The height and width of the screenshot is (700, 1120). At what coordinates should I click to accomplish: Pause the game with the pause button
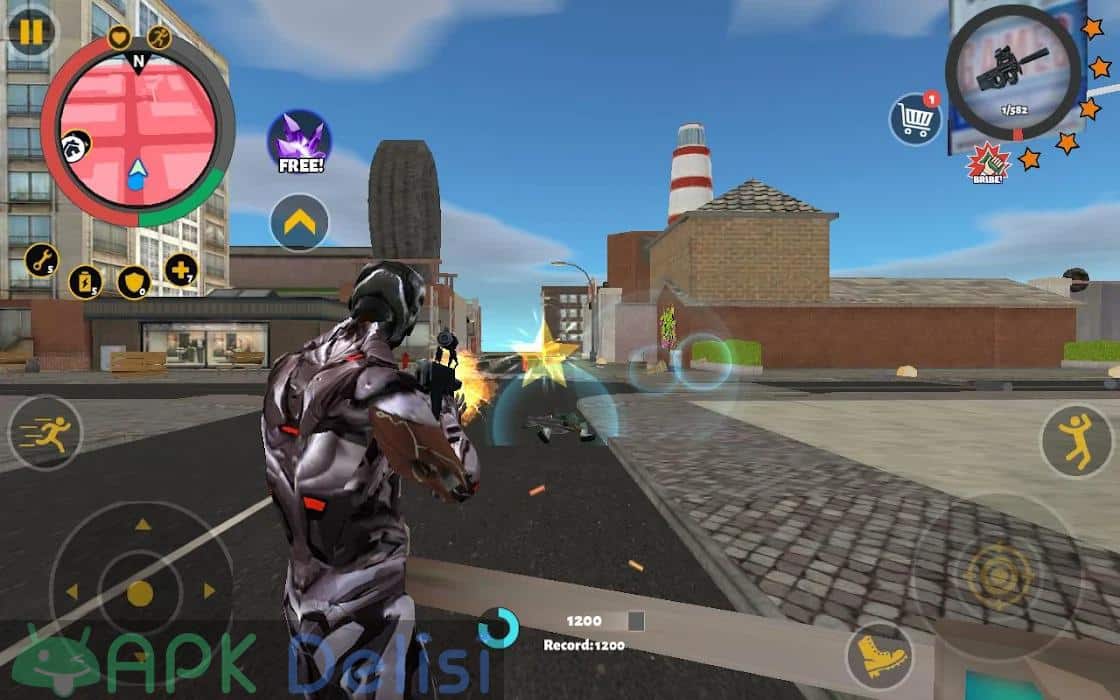[x=31, y=32]
